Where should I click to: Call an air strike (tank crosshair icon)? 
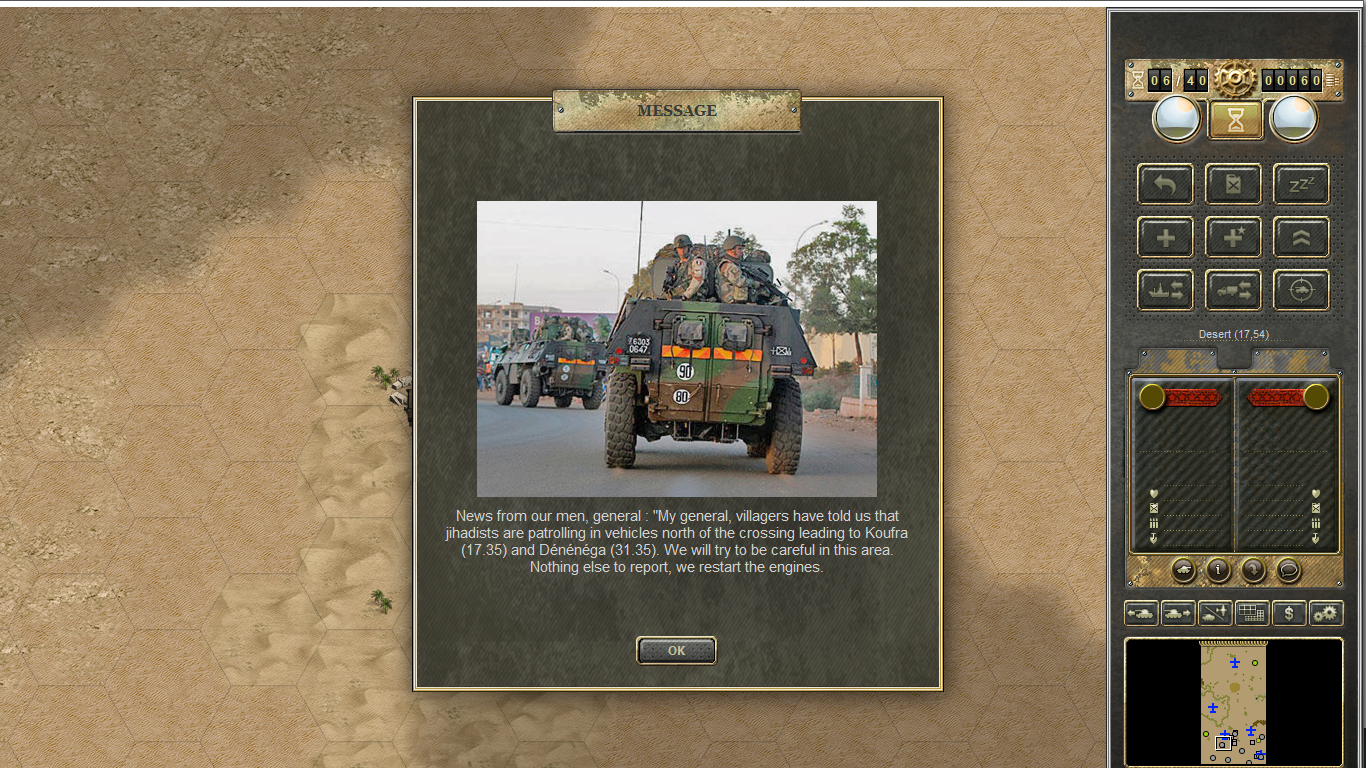click(1301, 289)
